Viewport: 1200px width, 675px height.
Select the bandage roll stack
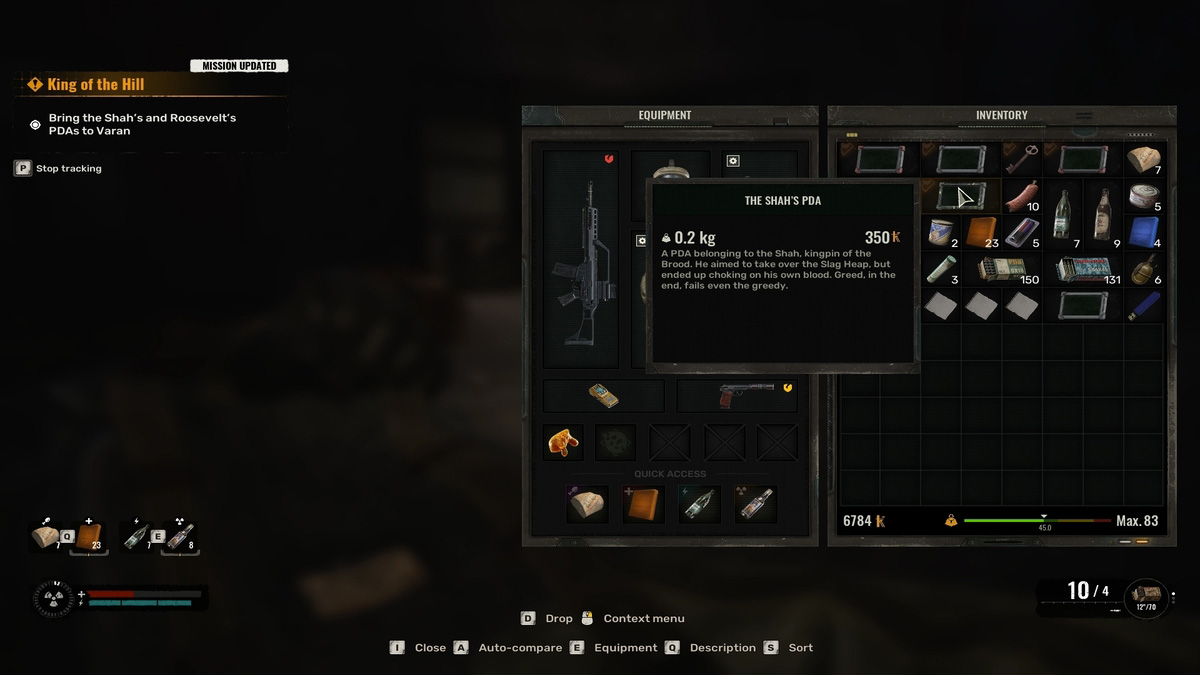click(940, 269)
